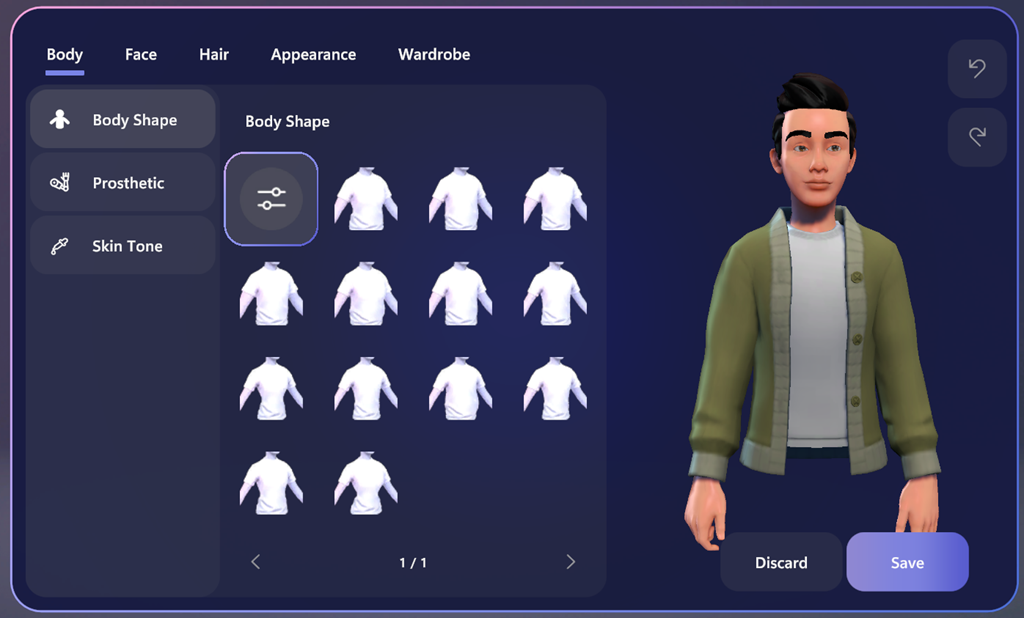Open the Prosthetic category
Image resolution: width=1024 pixels, height=618 pixels.
coord(122,183)
